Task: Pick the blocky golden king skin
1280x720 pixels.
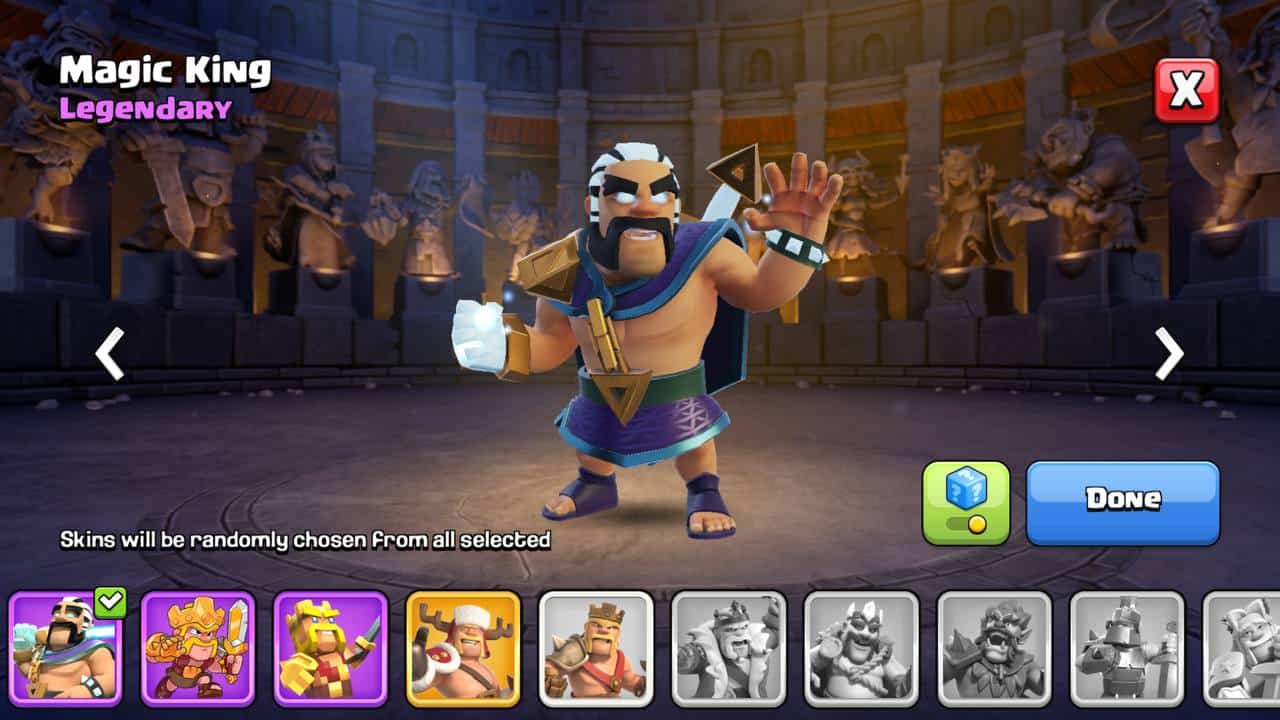Action: (x=331, y=648)
